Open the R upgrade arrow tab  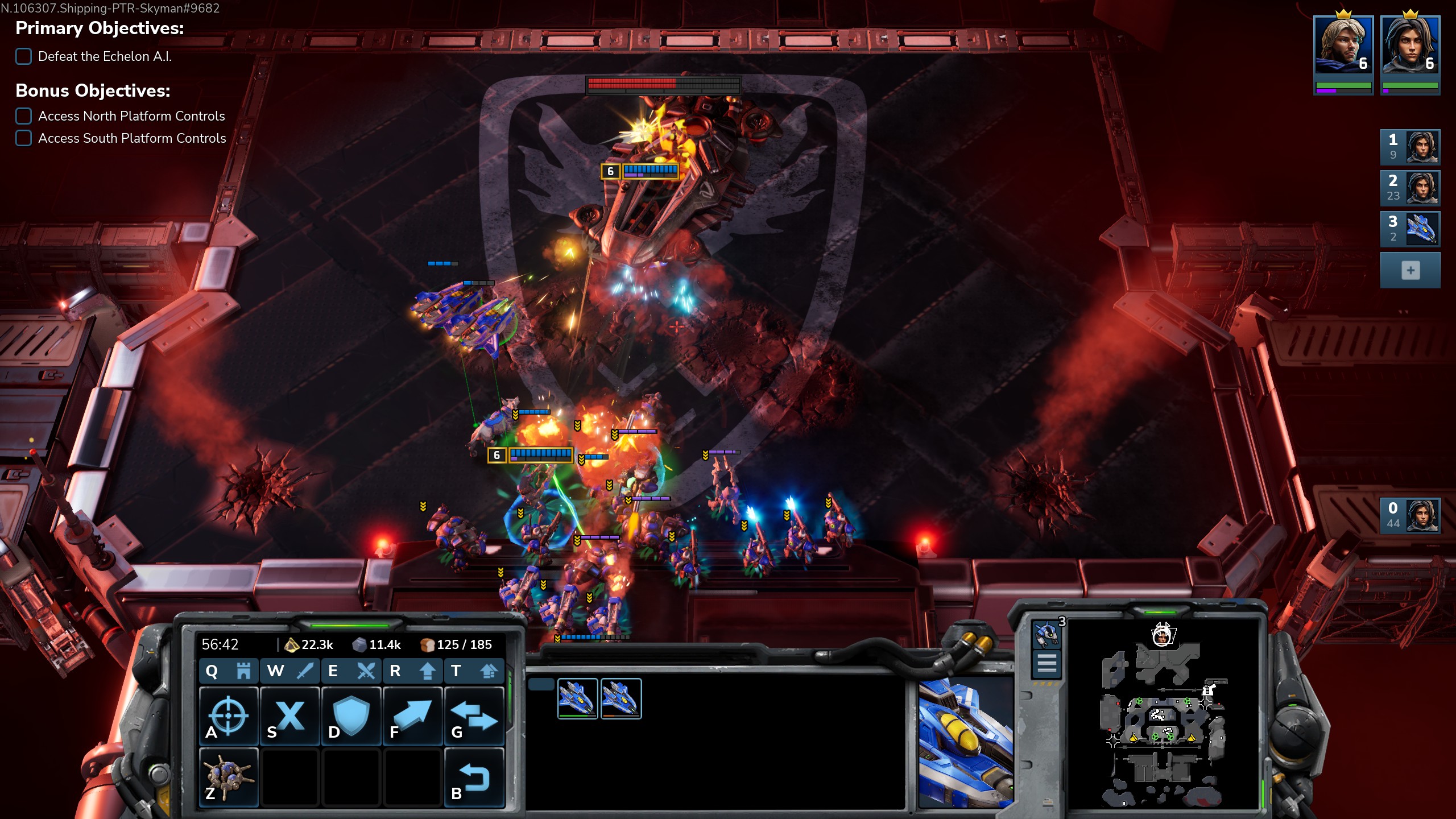(x=412, y=671)
